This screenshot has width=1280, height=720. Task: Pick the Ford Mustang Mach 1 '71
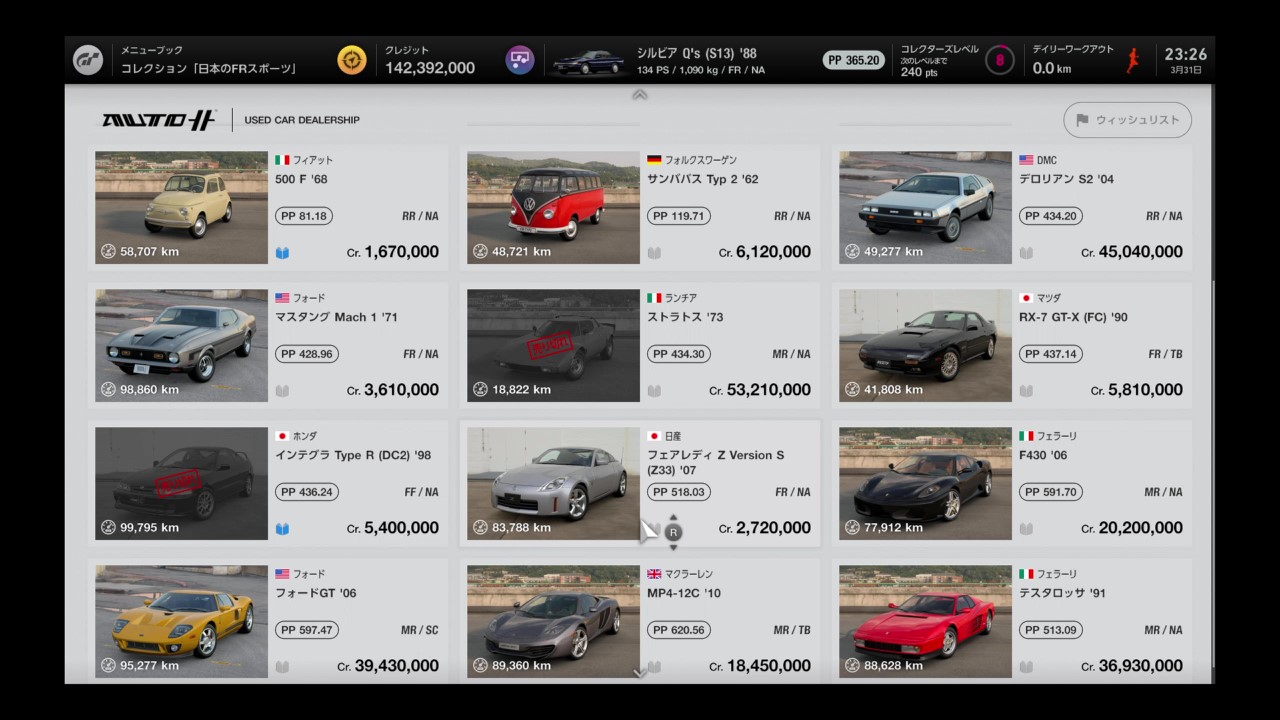(268, 346)
